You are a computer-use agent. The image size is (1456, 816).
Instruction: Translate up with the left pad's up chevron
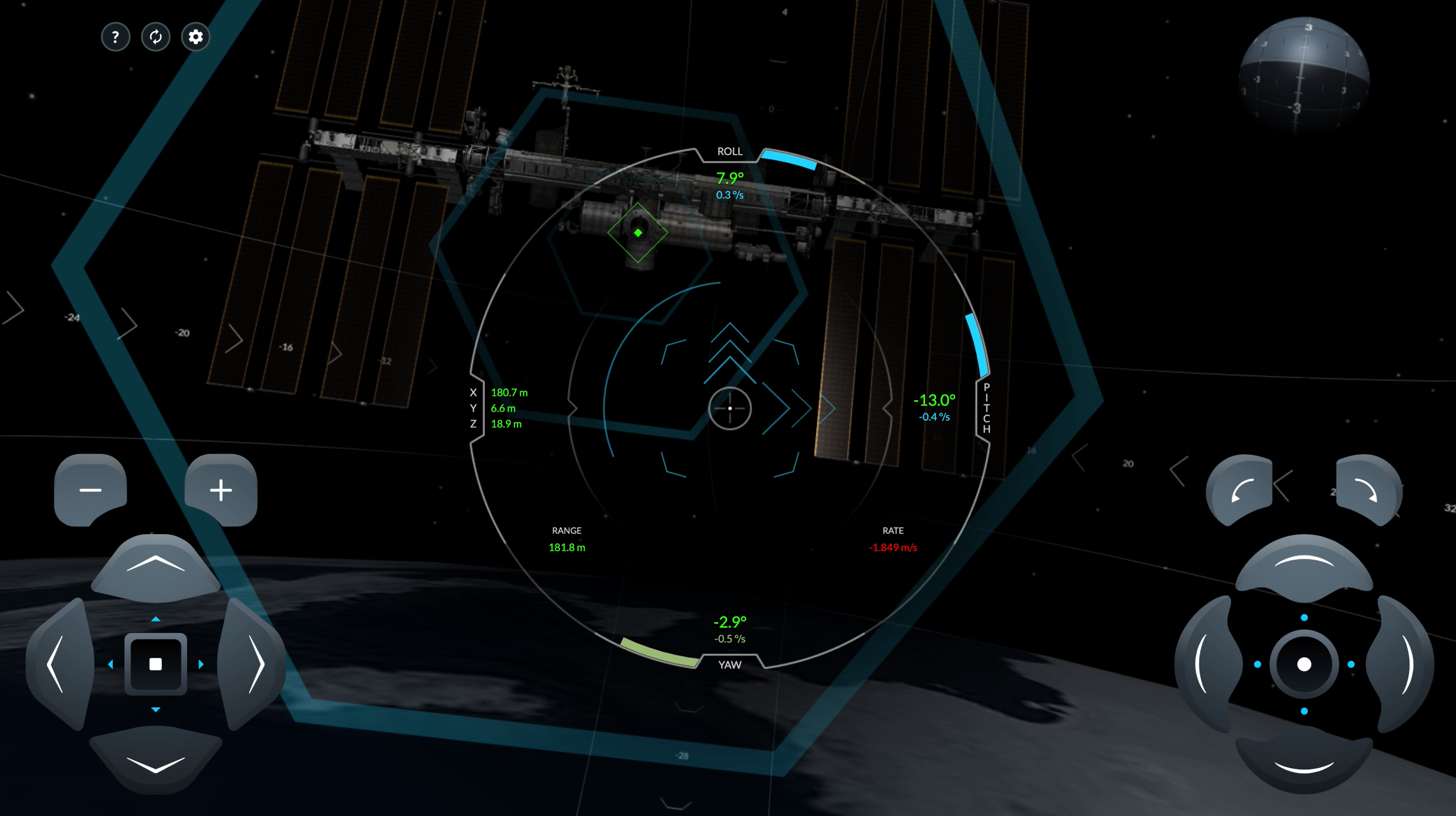point(156,565)
